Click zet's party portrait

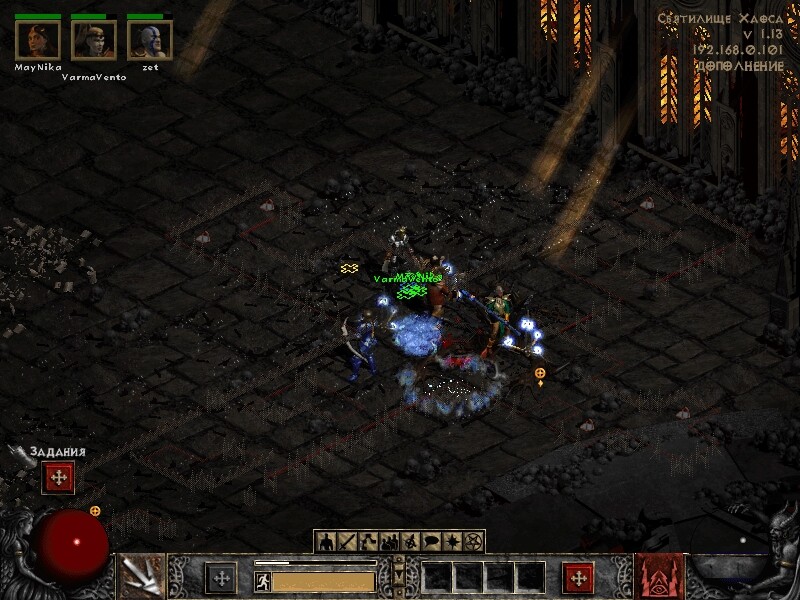tap(150, 40)
